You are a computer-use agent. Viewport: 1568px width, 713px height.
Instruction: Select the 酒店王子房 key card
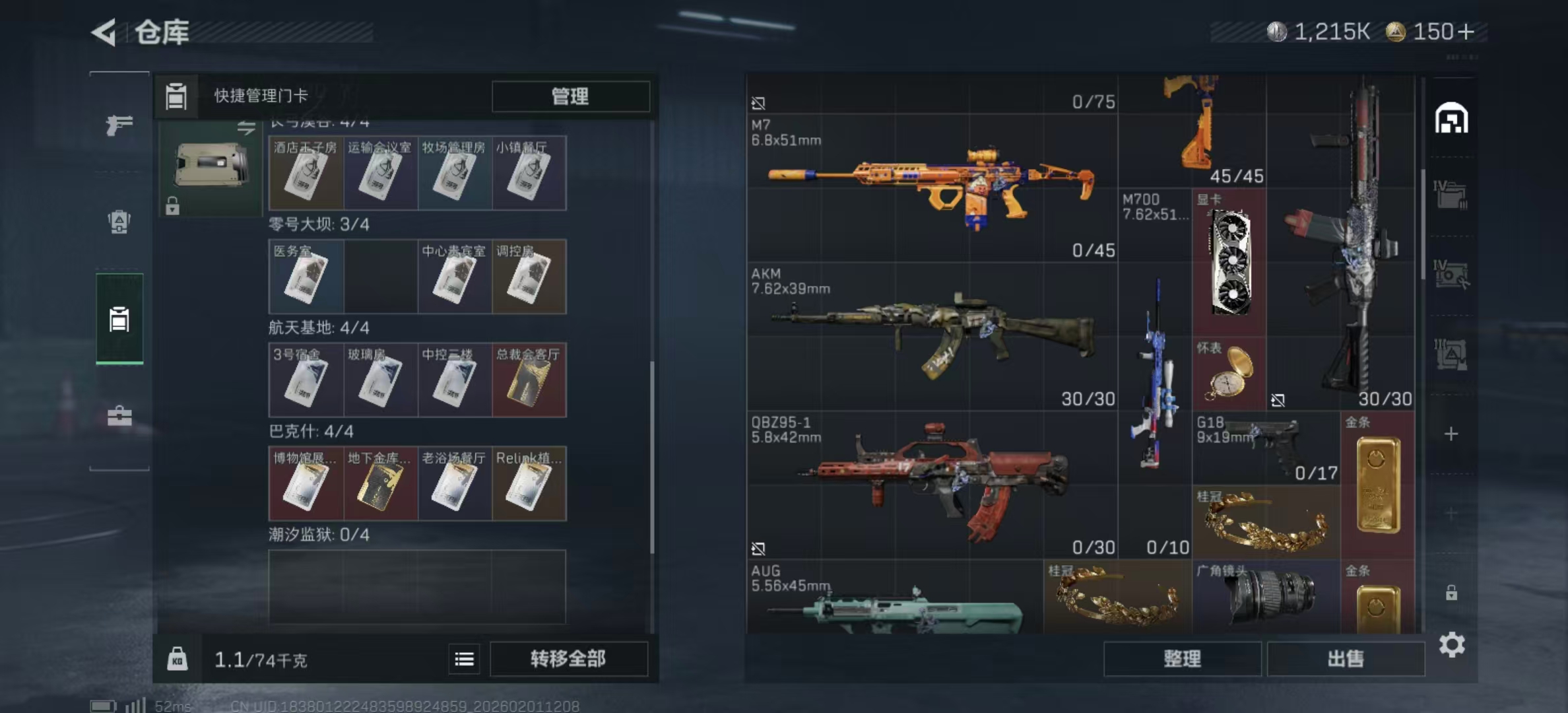point(306,174)
